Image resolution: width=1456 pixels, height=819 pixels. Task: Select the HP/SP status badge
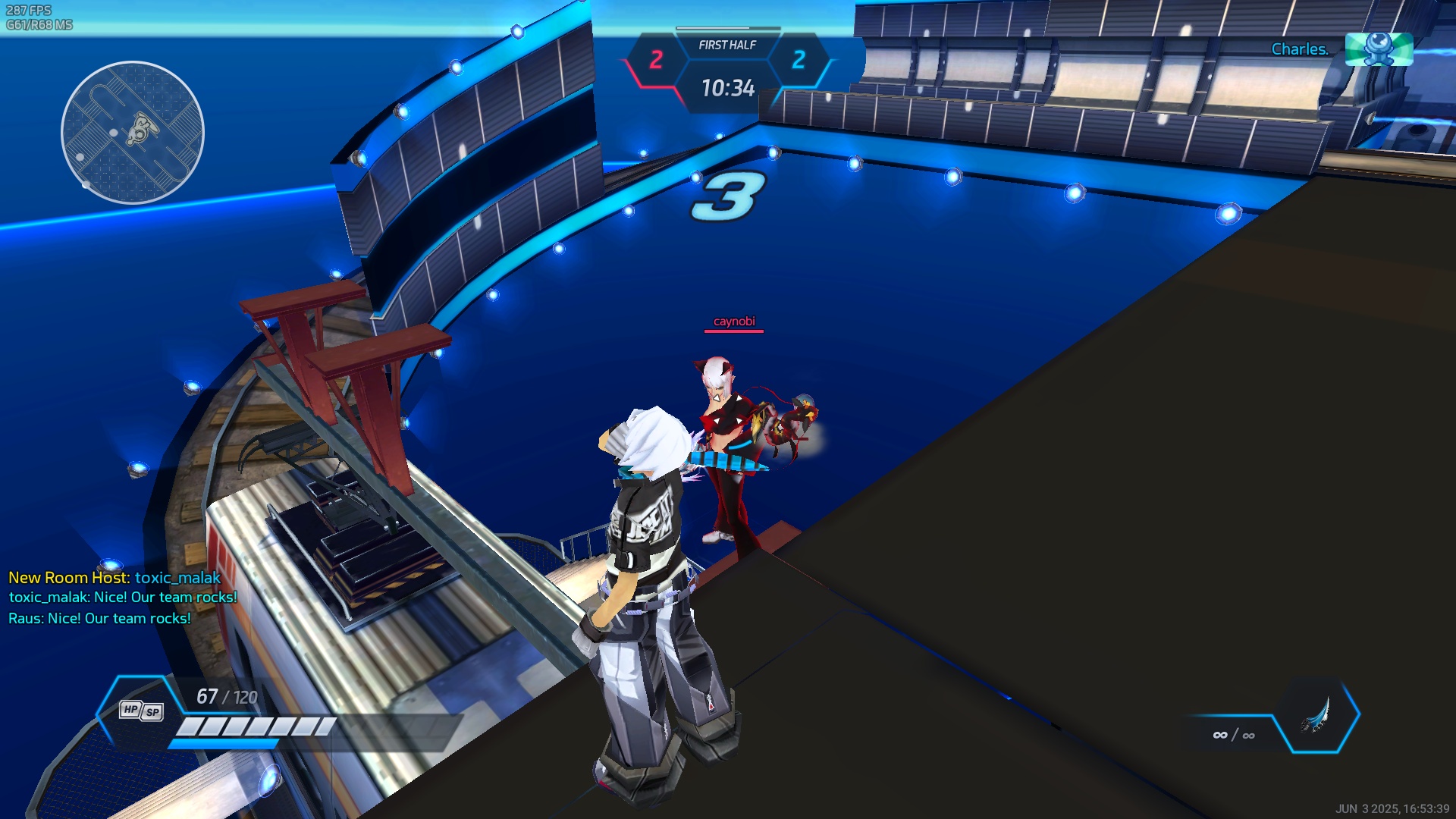(141, 711)
